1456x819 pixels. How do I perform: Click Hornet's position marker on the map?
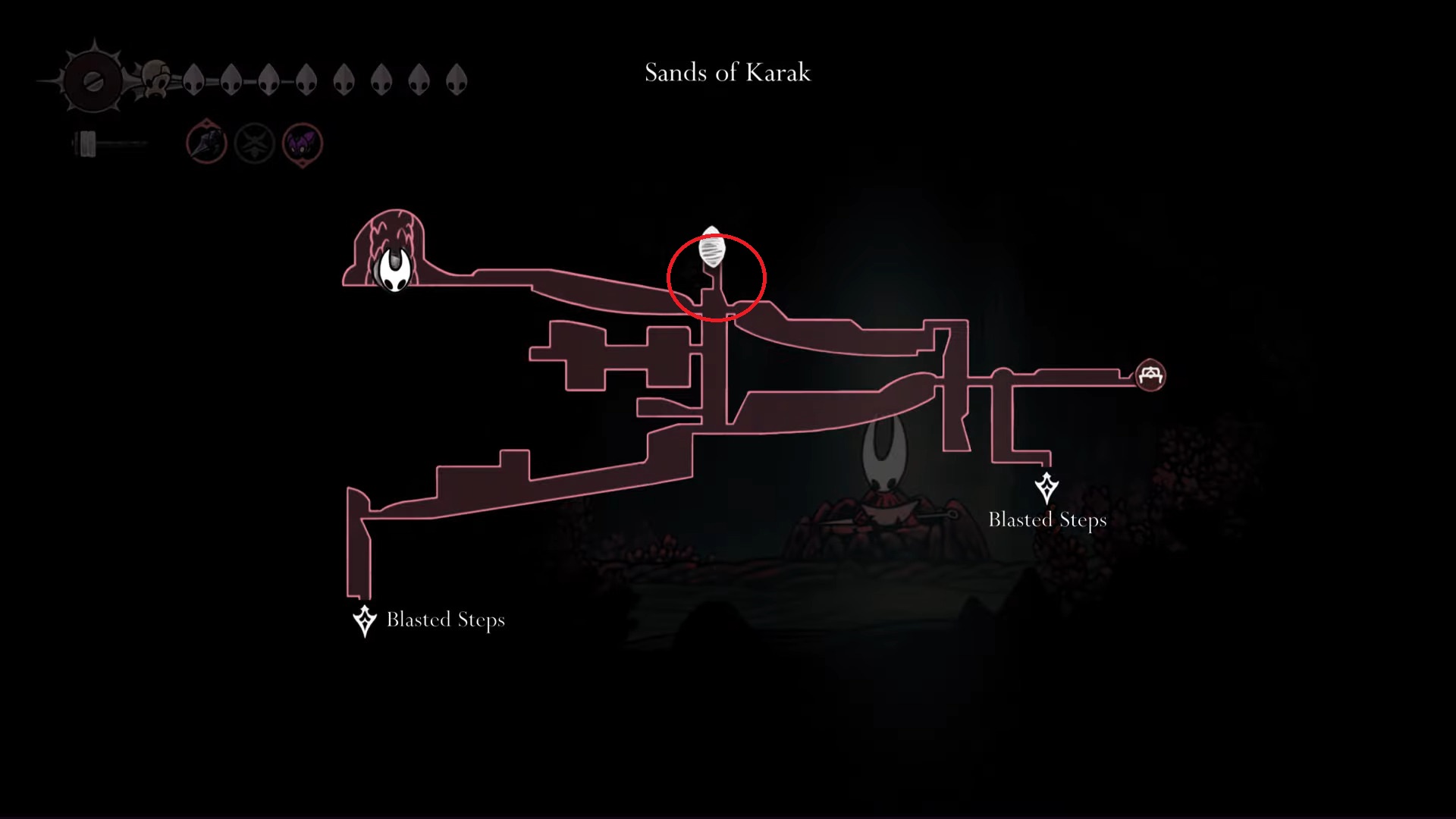[395, 269]
